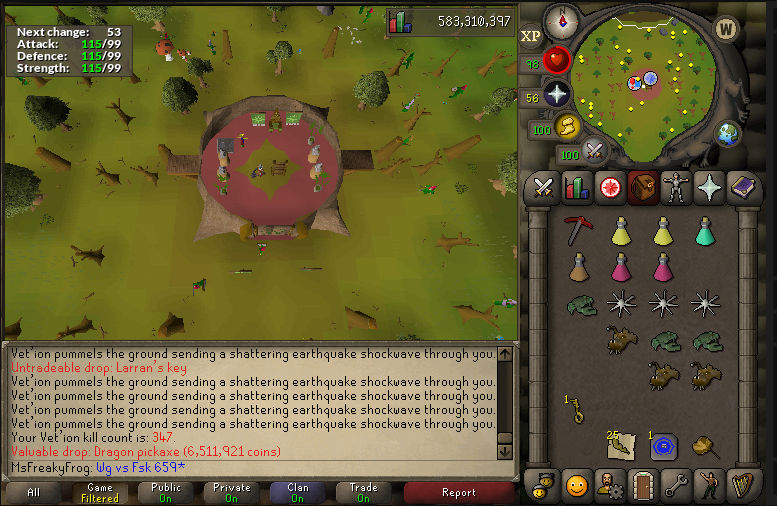Select the Dragon pickaxe in the inventory
The width and height of the screenshot is (777, 506).
575,230
